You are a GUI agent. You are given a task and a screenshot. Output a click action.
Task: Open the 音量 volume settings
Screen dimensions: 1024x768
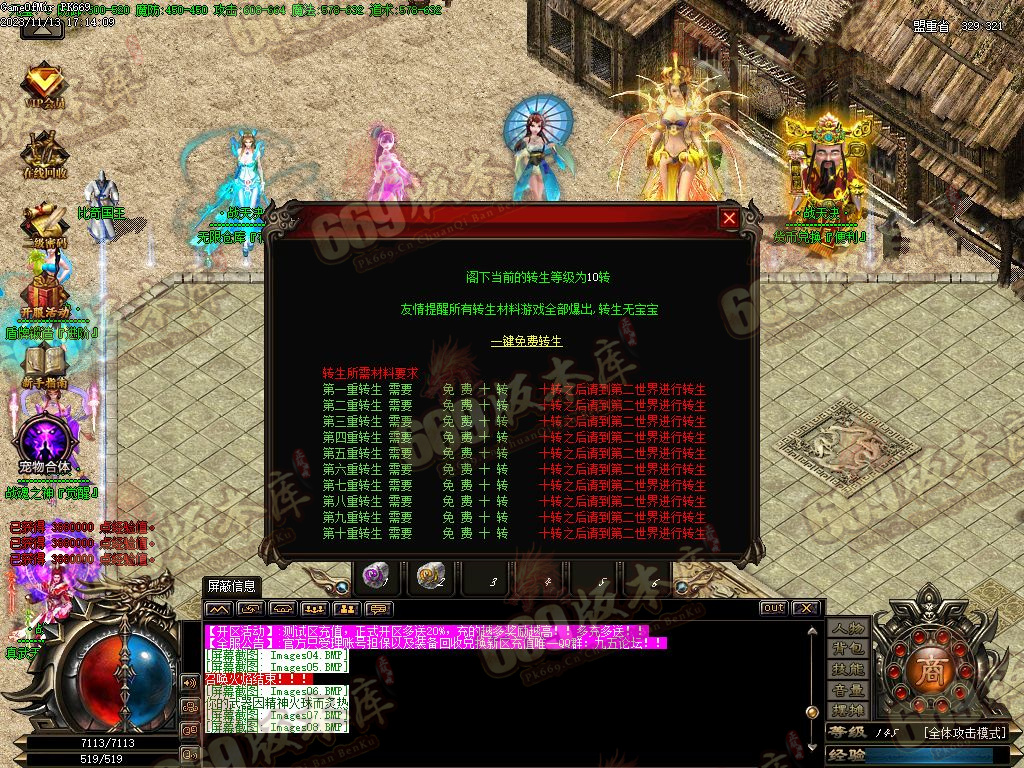point(848,690)
